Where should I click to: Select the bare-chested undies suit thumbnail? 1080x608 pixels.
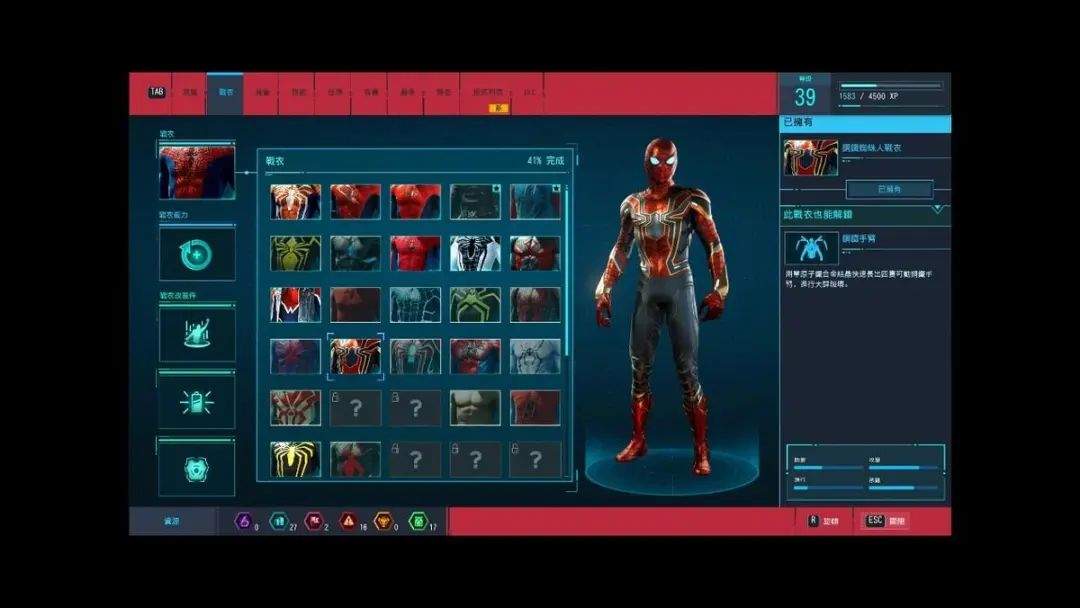[475, 408]
